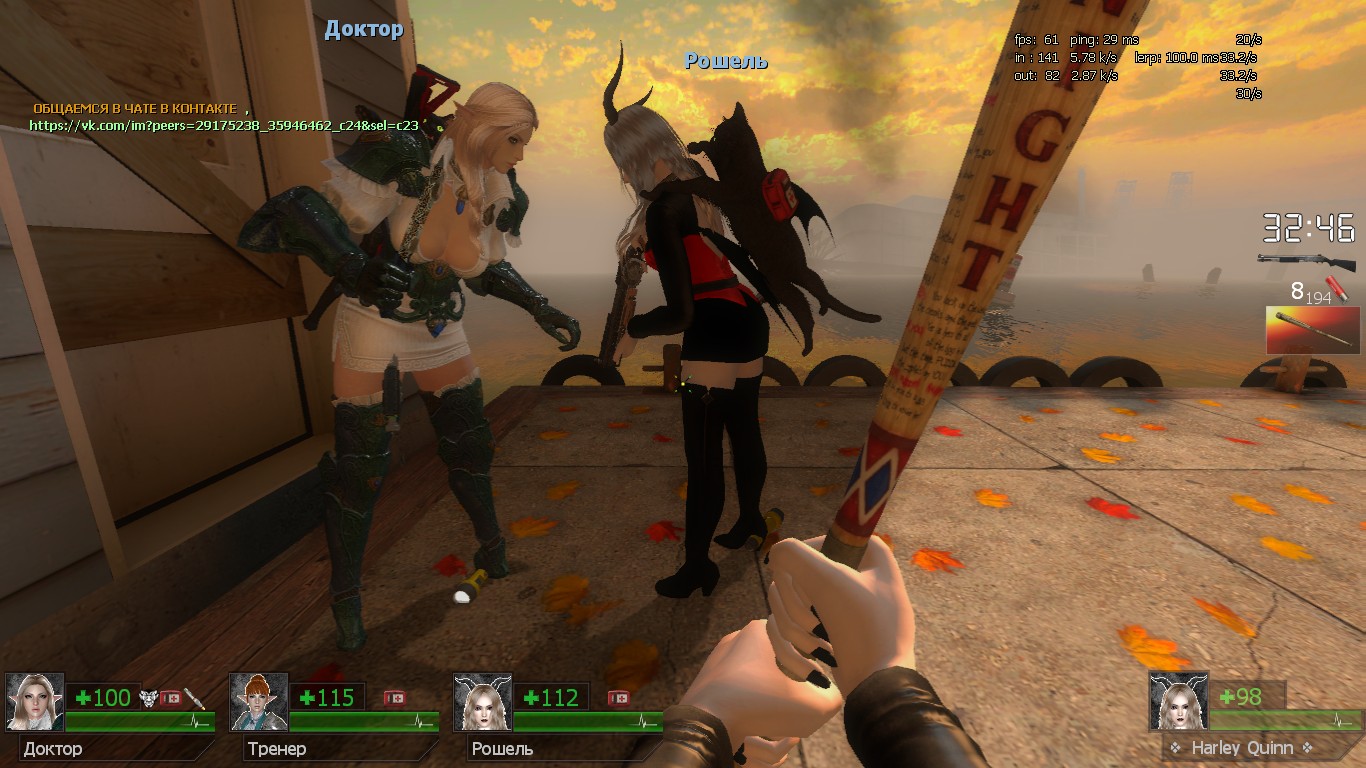Click Доктор's adrenaline shot icon
Viewport: 1366px width, 768px height.
coord(195,698)
